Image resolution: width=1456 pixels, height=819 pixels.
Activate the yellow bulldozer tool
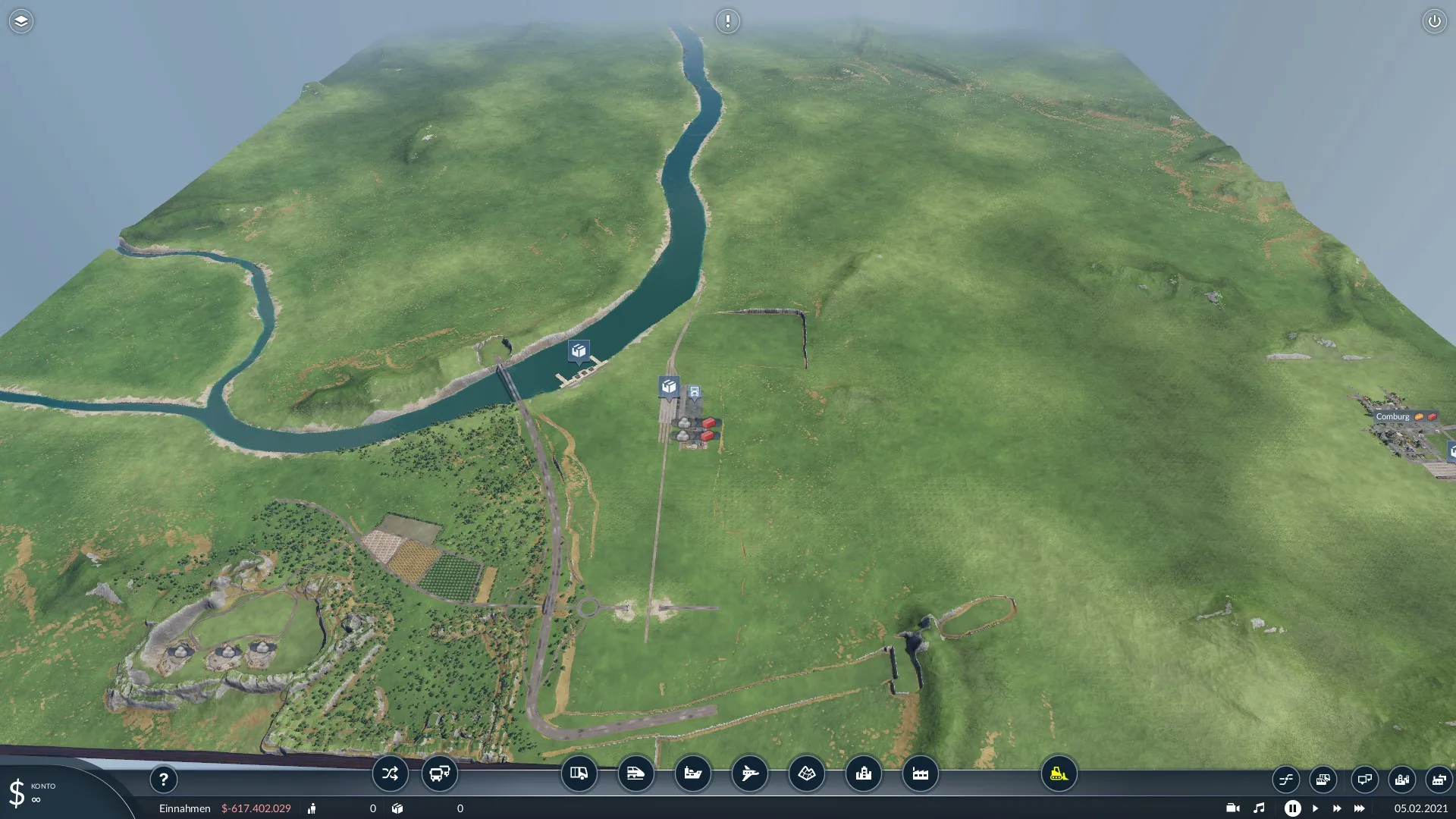pyautogui.click(x=1059, y=773)
